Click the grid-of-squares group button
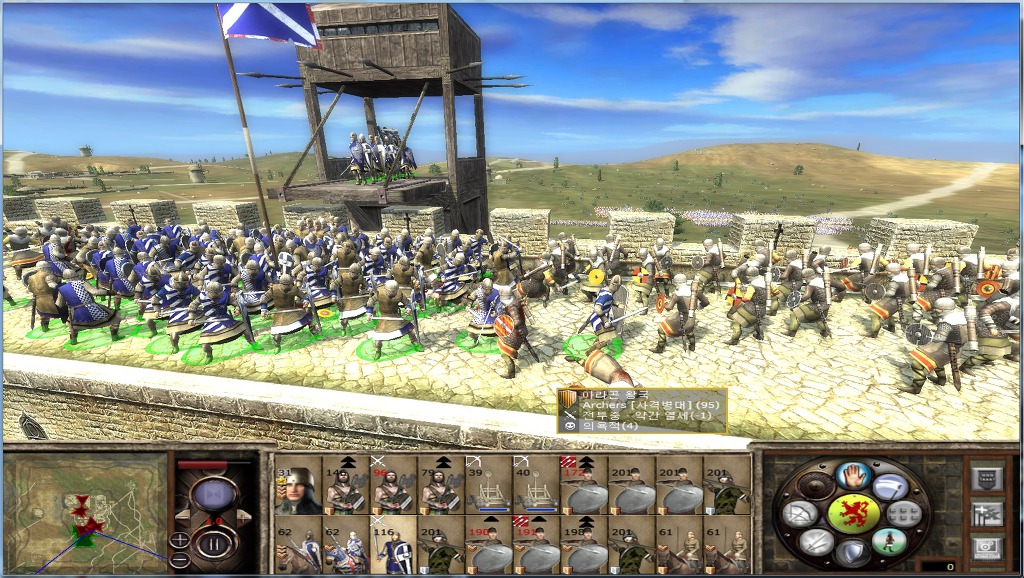The image size is (1024, 578). pos(905,514)
